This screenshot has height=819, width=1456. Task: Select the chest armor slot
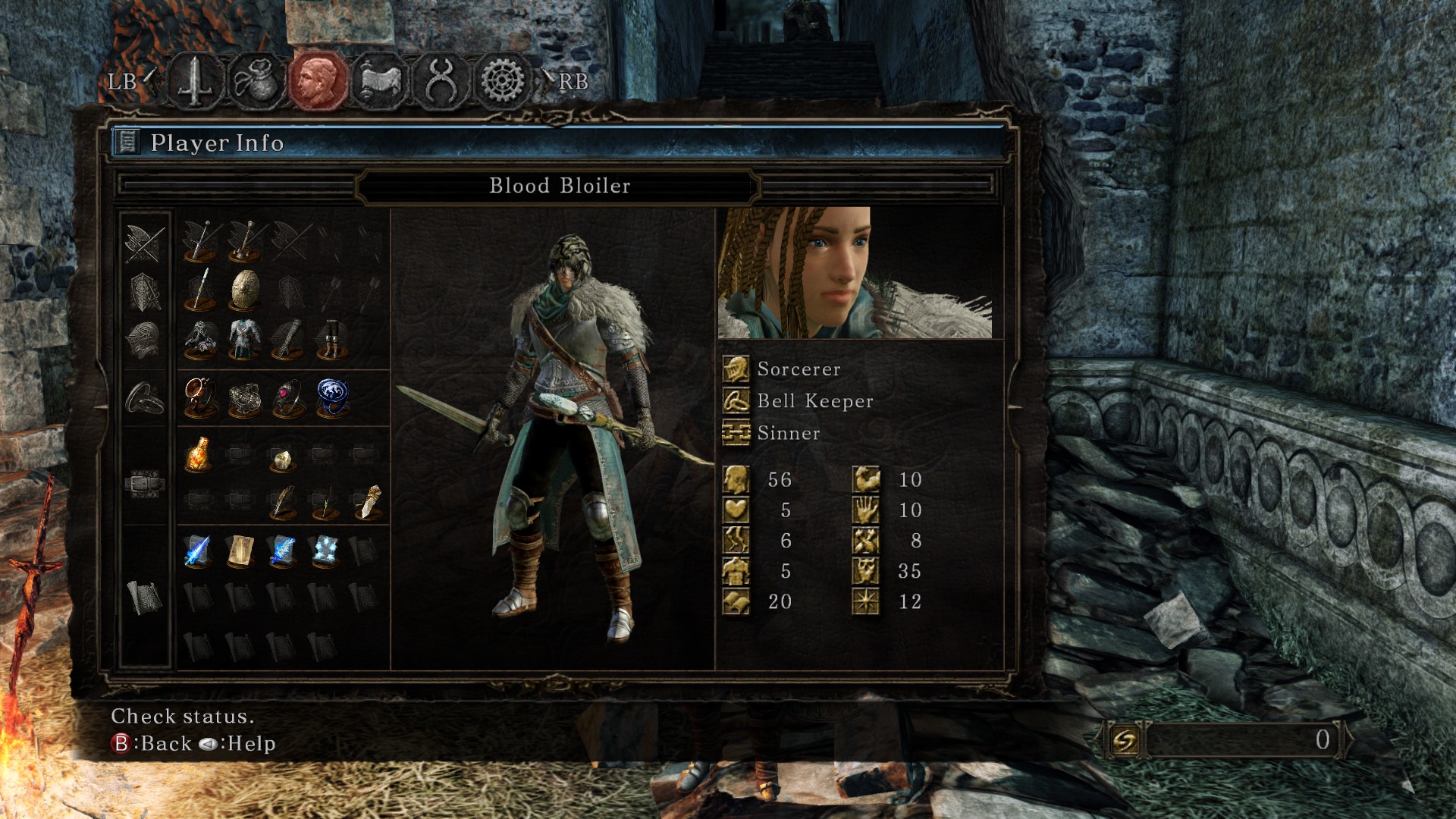tap(244, 339)
